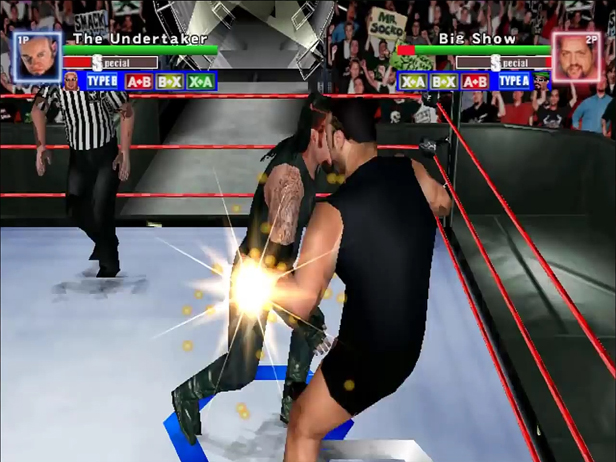Click the small face icon beside TYPE A
The height and width of the screenshot is (462, 616).
(542, 80)
